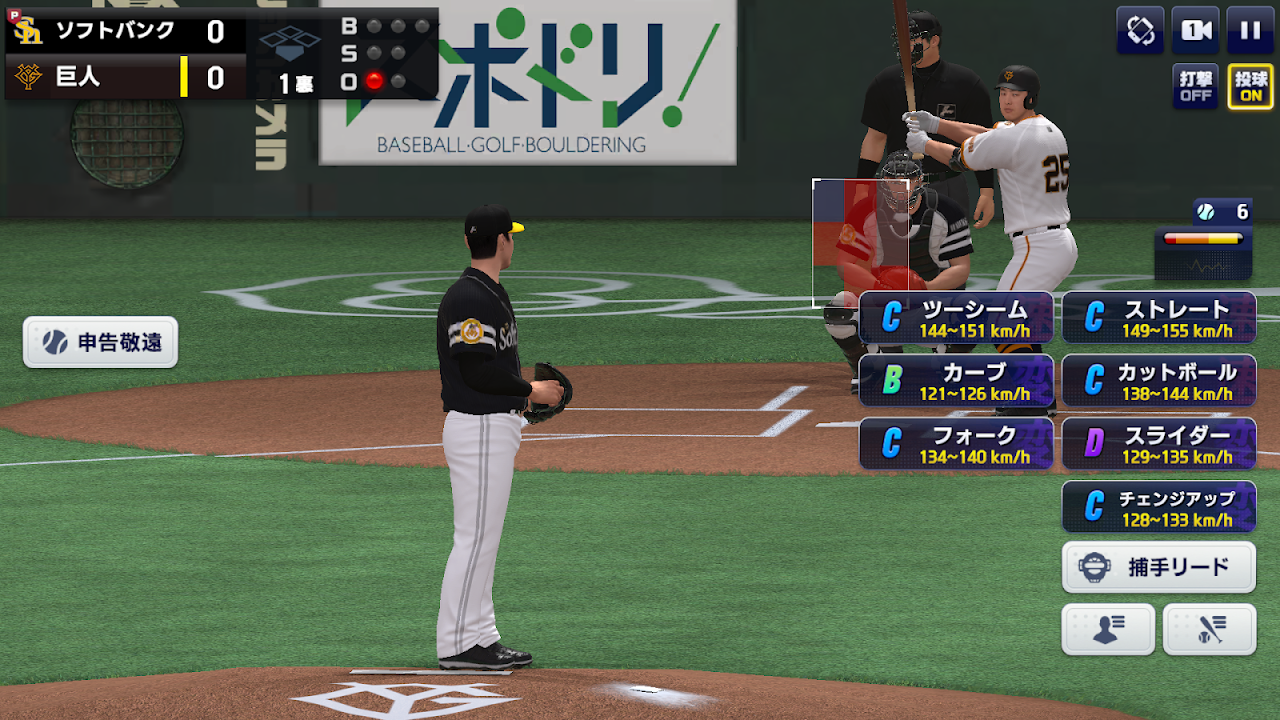Screen dimensions: 1280x720
Task: Choose the ストレート pitch
Action: click(x=1158, y=318)
